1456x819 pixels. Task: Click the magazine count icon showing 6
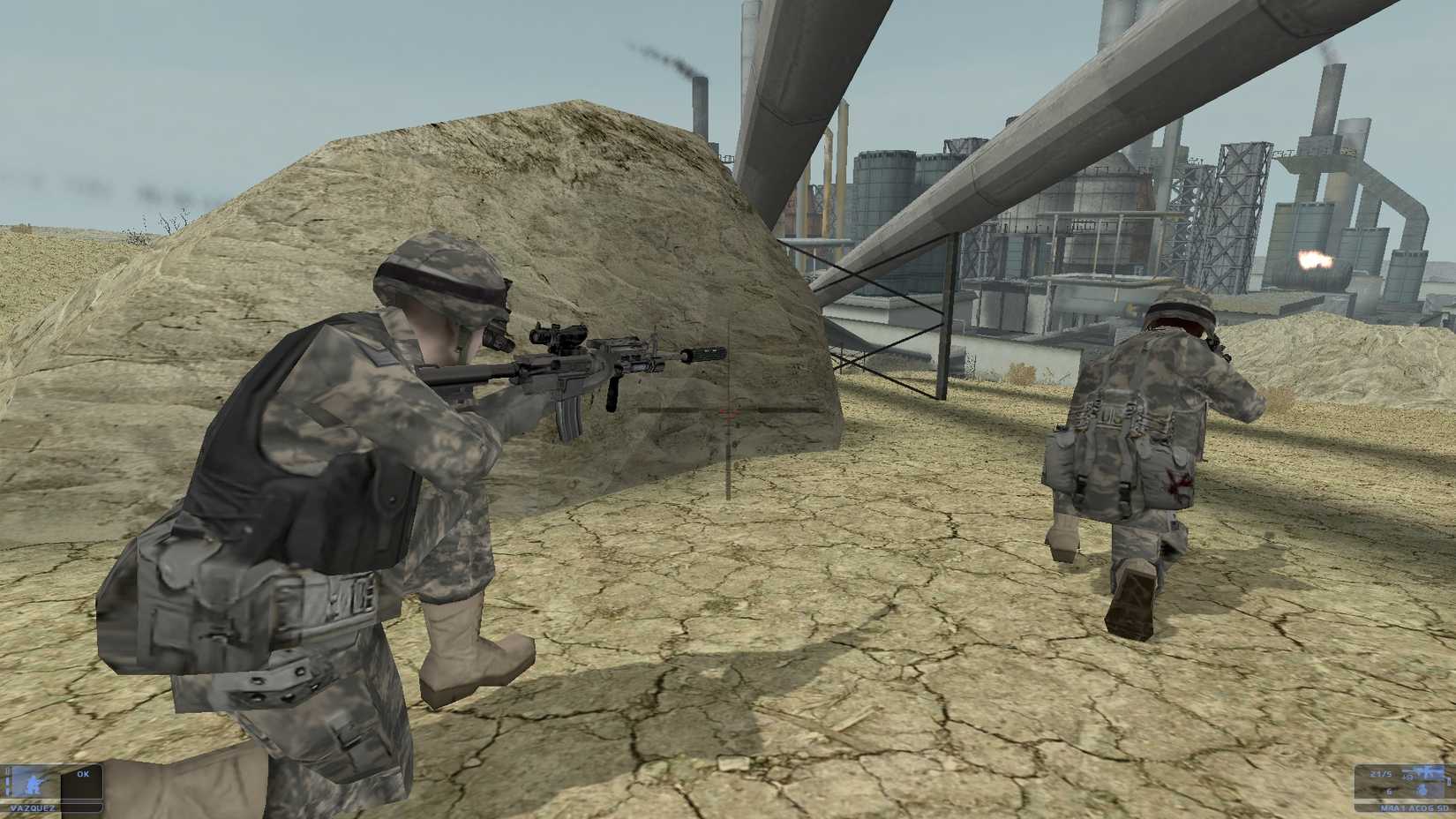pyautogui.click(x=1391, y=791)
